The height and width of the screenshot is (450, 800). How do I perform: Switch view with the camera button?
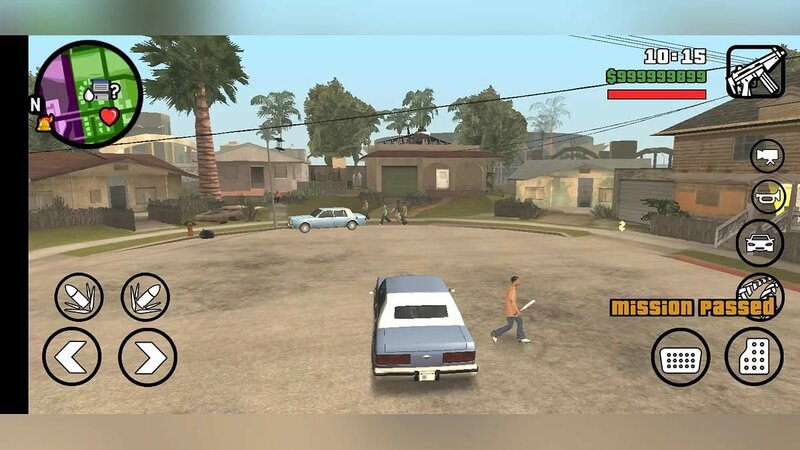point(767,155)
